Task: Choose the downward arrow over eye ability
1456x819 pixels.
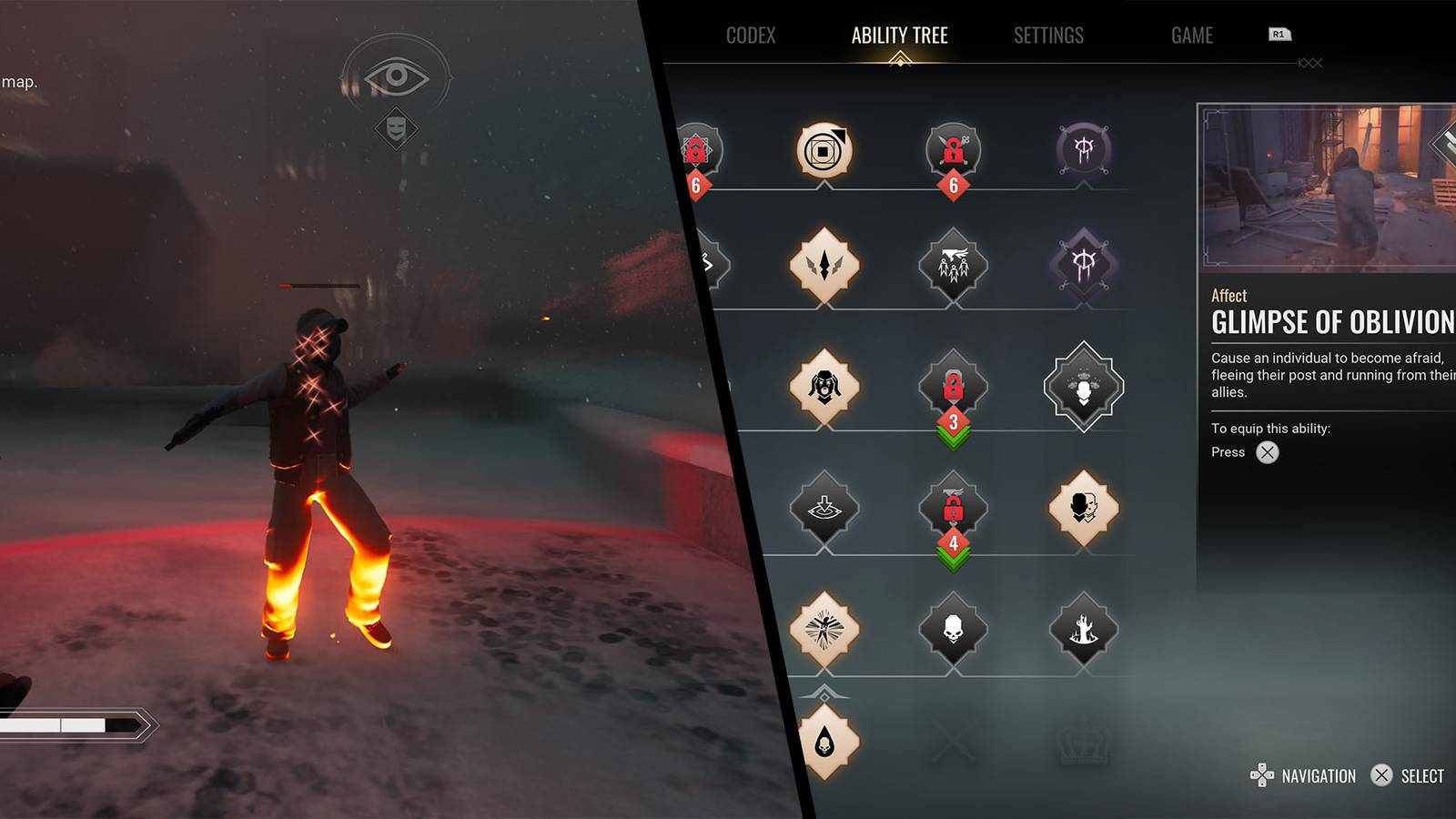Action: [x=824, y=508]
